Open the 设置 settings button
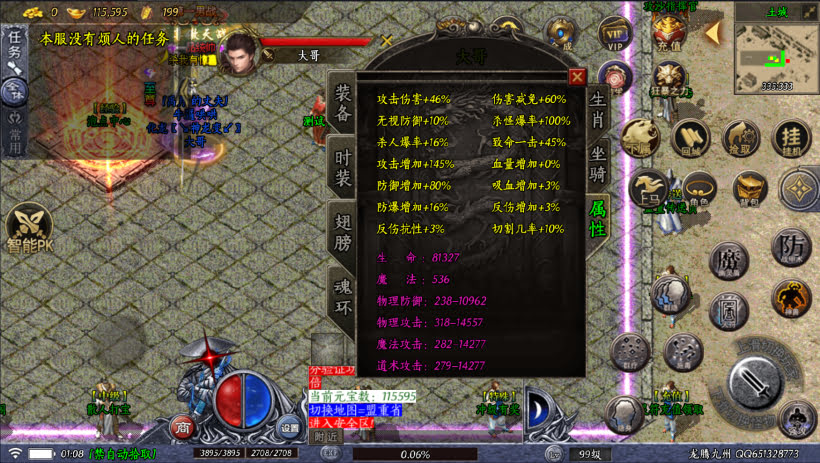This screenshot has height=463, width=820. point(289,427)
